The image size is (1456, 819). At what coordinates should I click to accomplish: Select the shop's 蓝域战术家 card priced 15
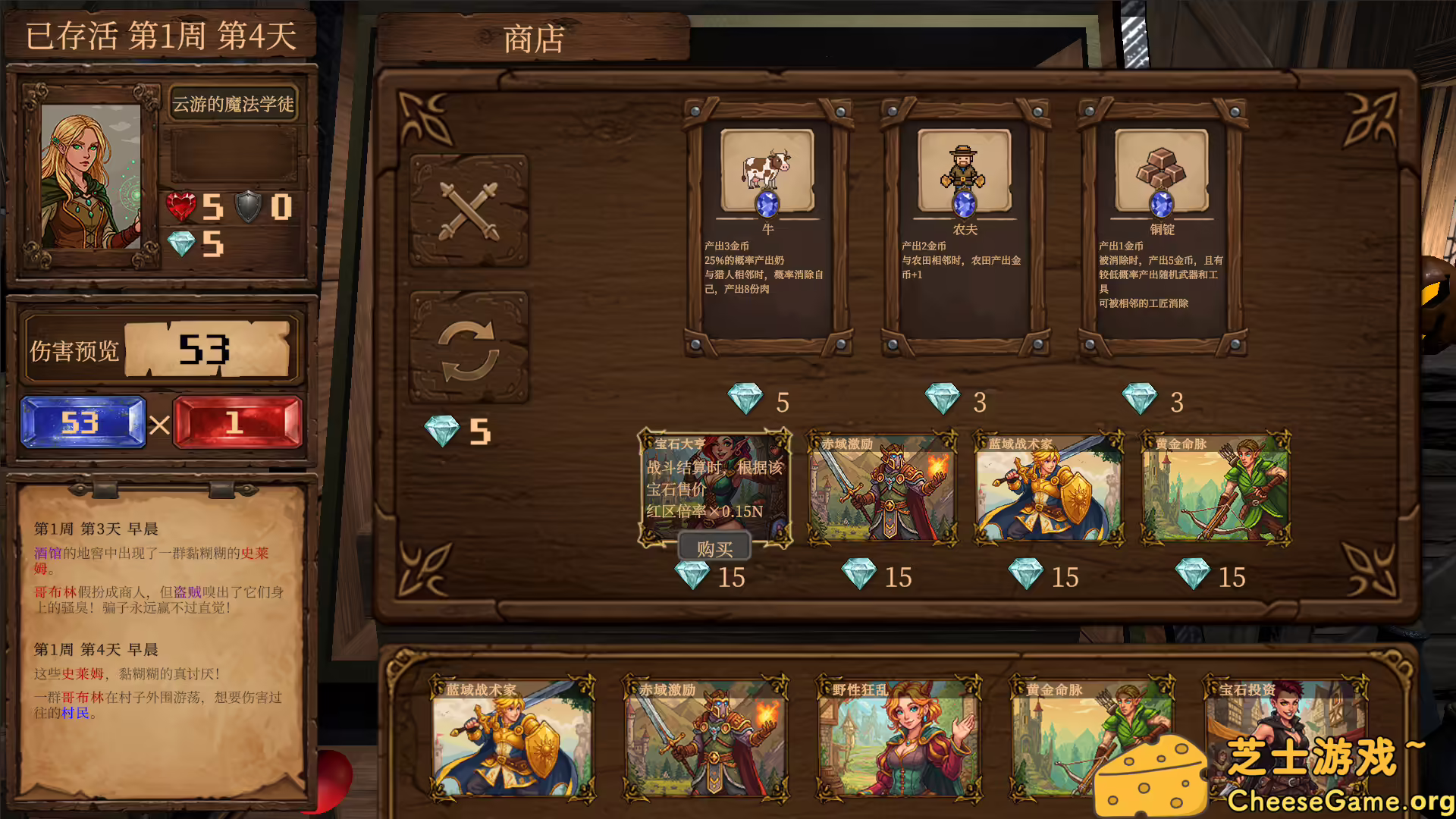pos(1049,489)
